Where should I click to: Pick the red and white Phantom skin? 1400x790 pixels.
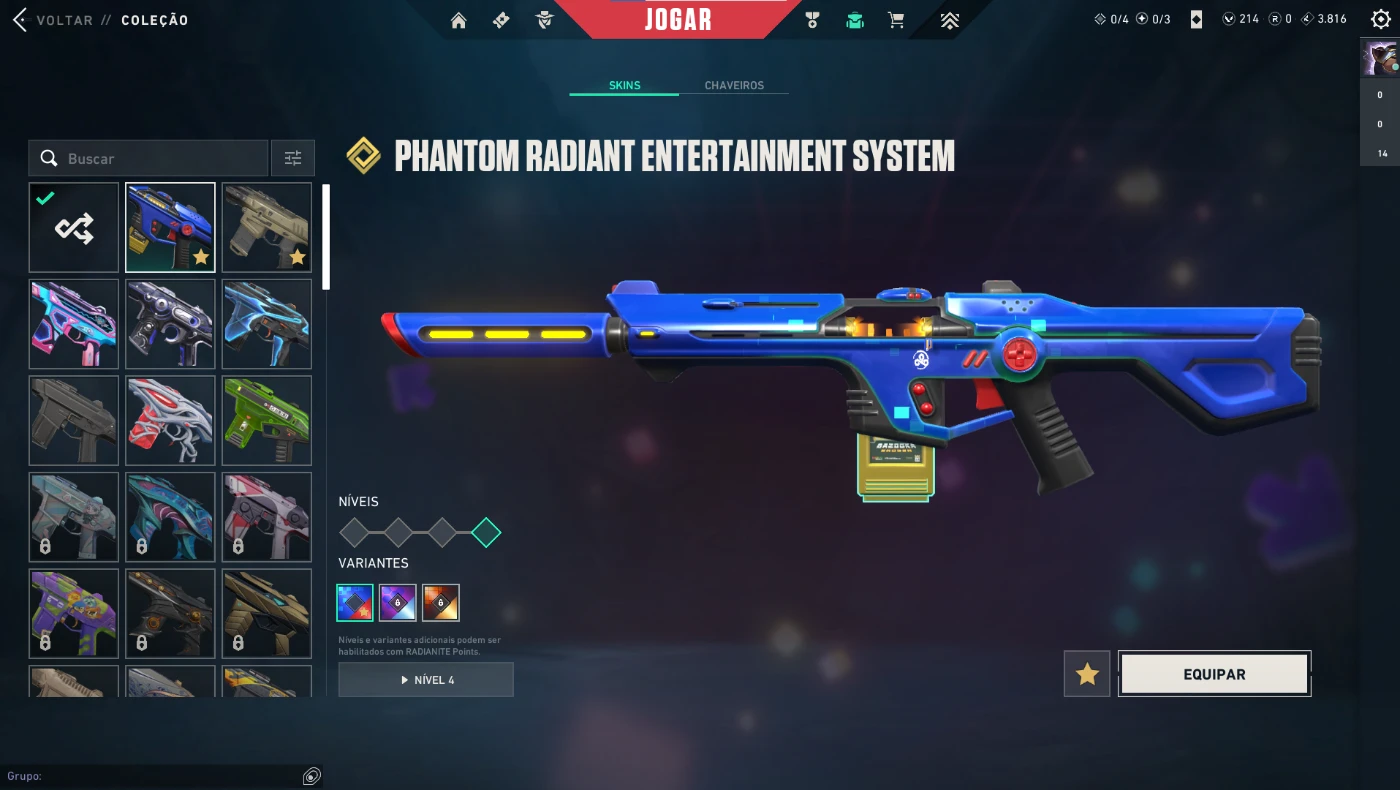(x=170, y=420)
